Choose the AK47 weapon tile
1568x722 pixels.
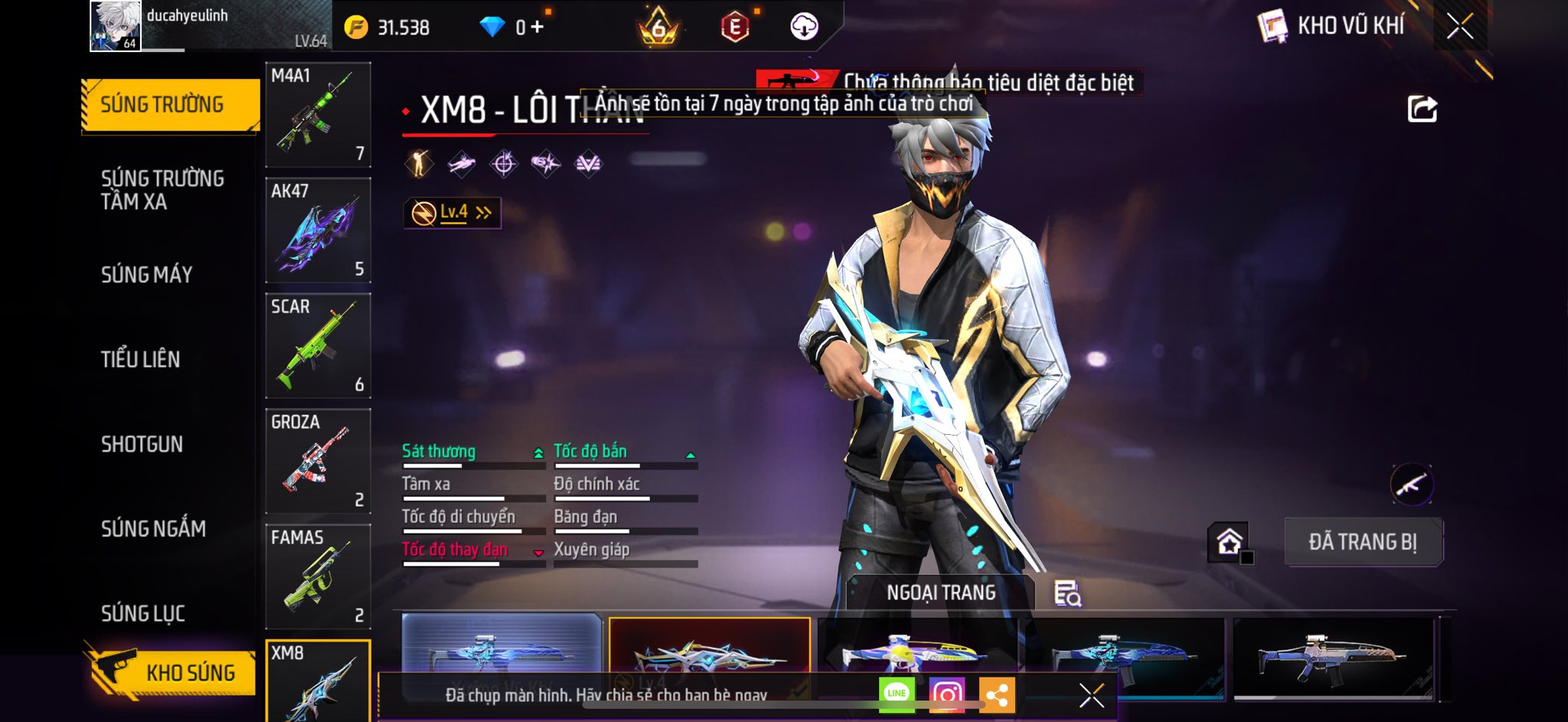(x=318, y=230)
